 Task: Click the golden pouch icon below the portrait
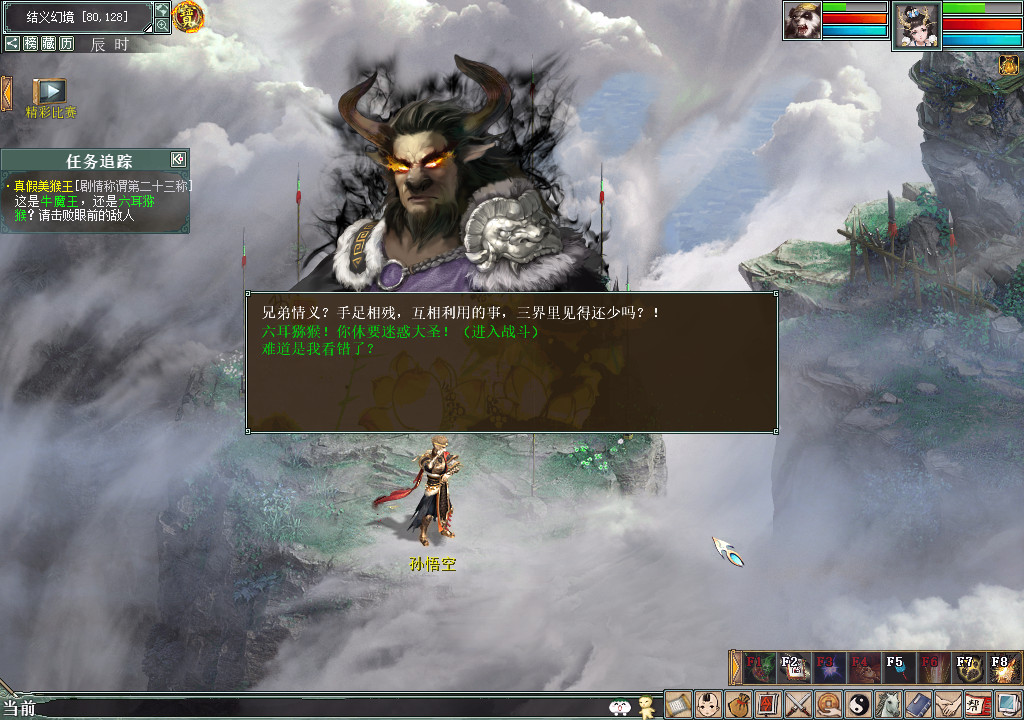pos(1008,66)
